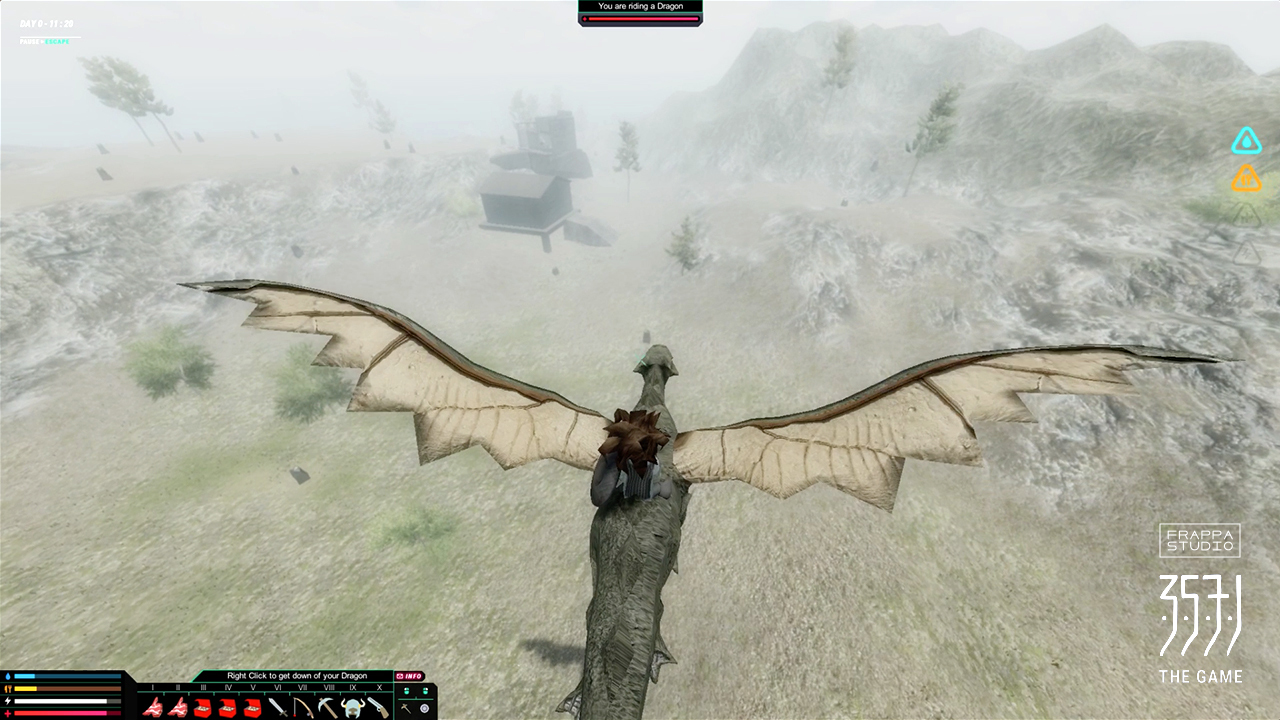Image resolution: width=1280 pixels, height=720 pixels.
Task: Click the orange hunger warning icon
Action: (x=1246, y=178)
